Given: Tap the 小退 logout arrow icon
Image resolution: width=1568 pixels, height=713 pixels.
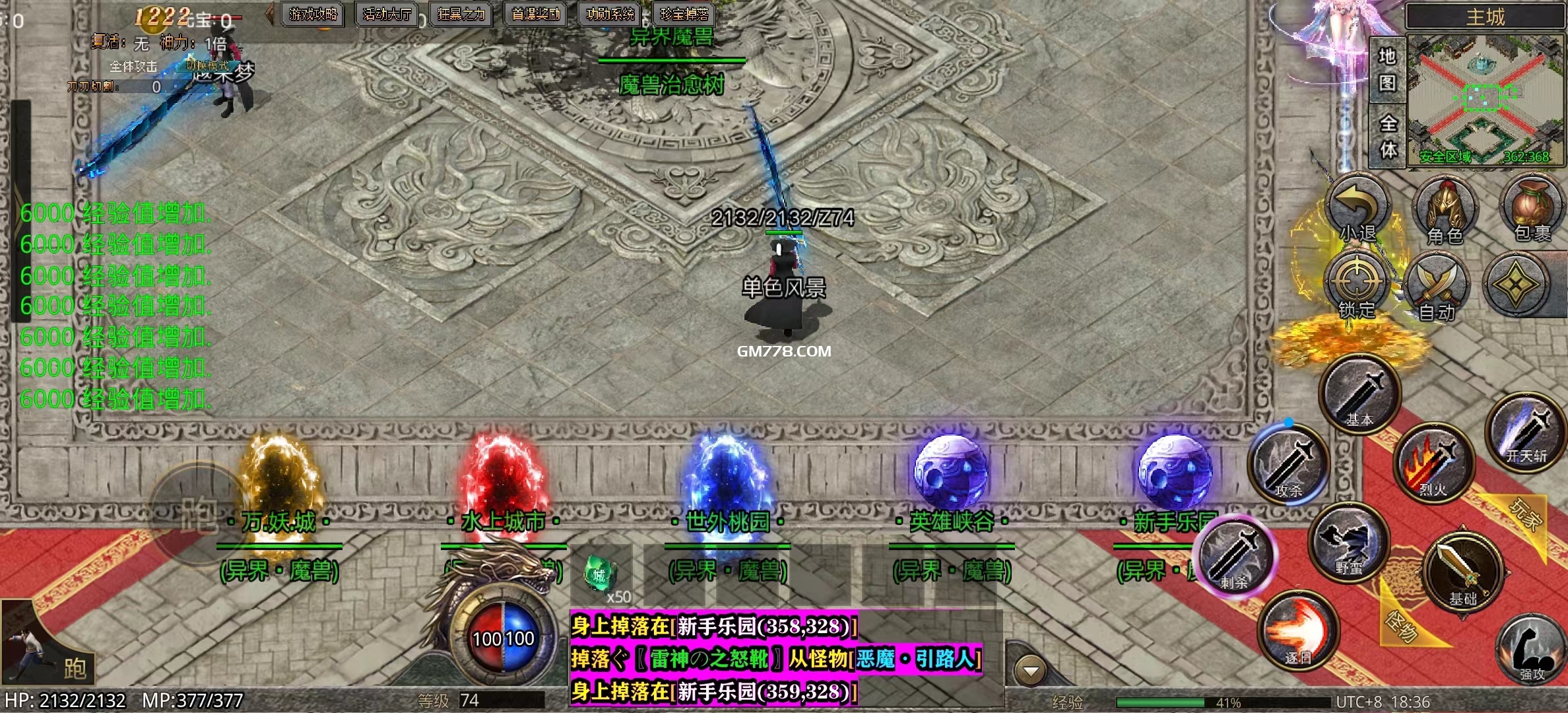Looking at the screenshot, I should (1357, 211).
